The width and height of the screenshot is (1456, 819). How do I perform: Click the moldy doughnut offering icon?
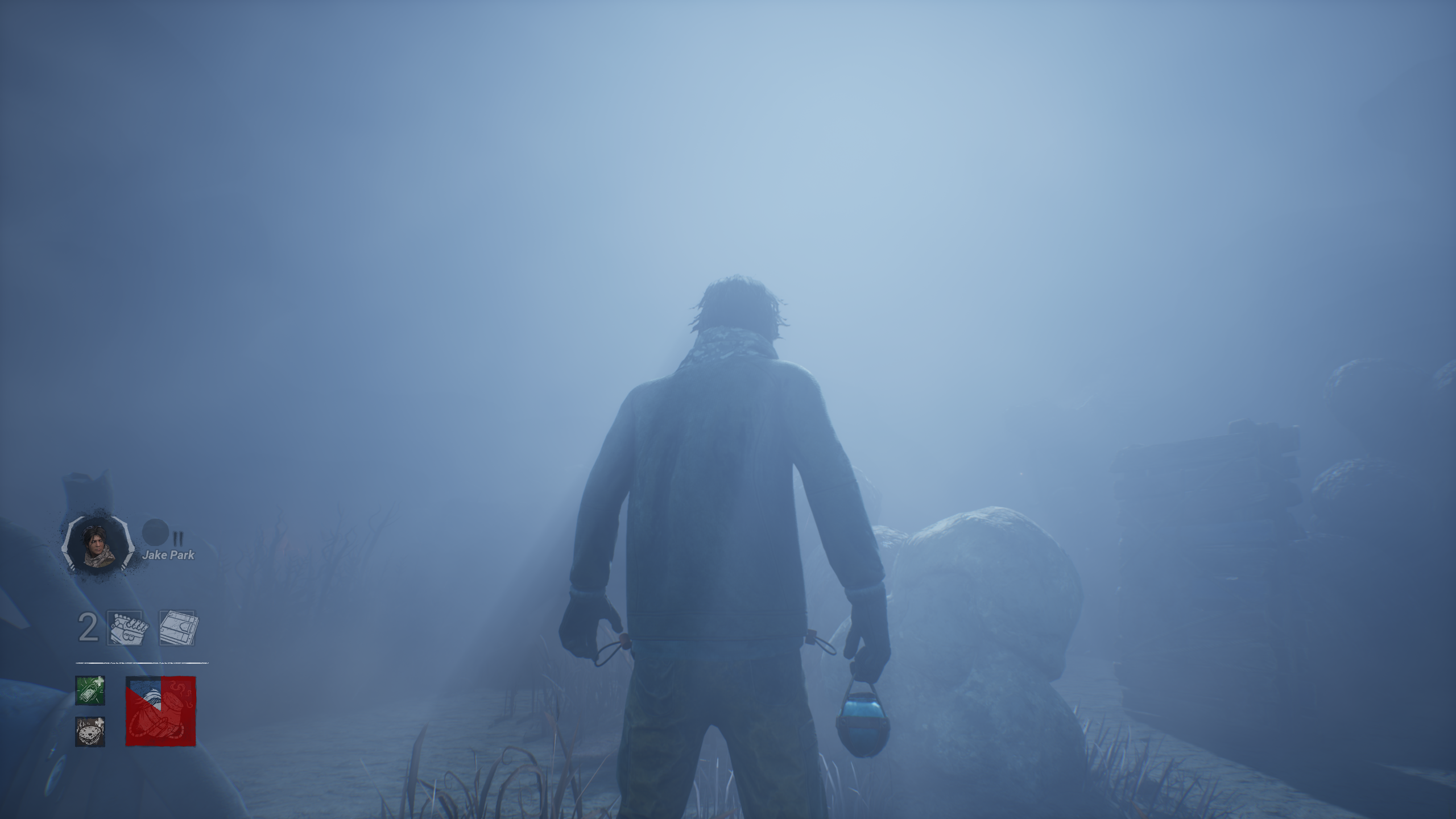tap(89, 733)
